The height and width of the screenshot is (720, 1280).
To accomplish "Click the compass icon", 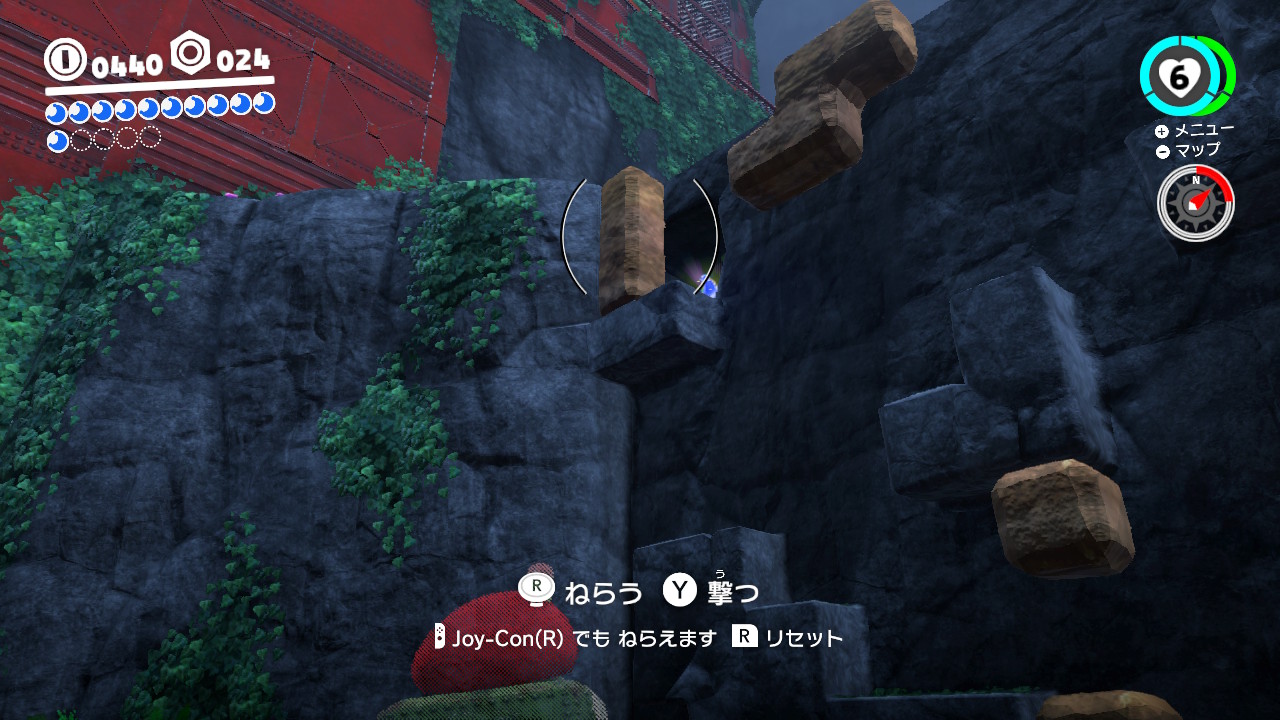I will tap(1195, 202).
